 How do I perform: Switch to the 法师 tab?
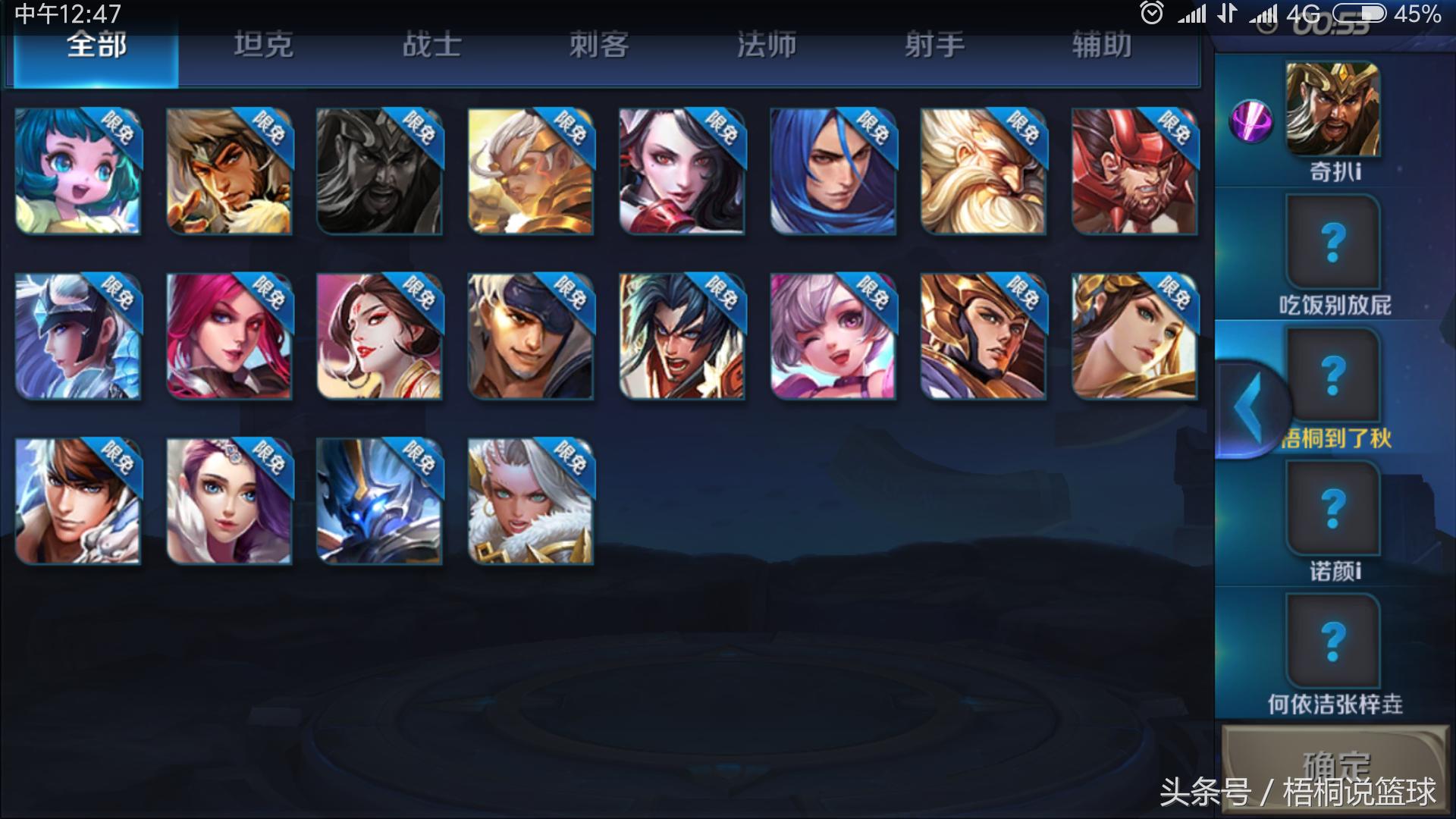click(x=766, y=45)
